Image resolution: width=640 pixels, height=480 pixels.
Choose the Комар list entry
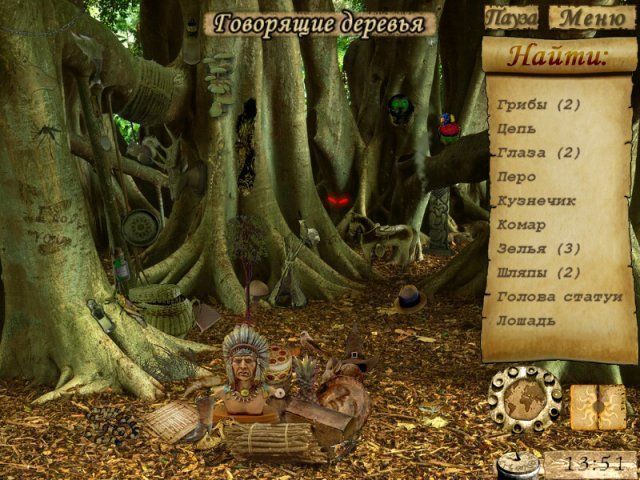(521, 225)
